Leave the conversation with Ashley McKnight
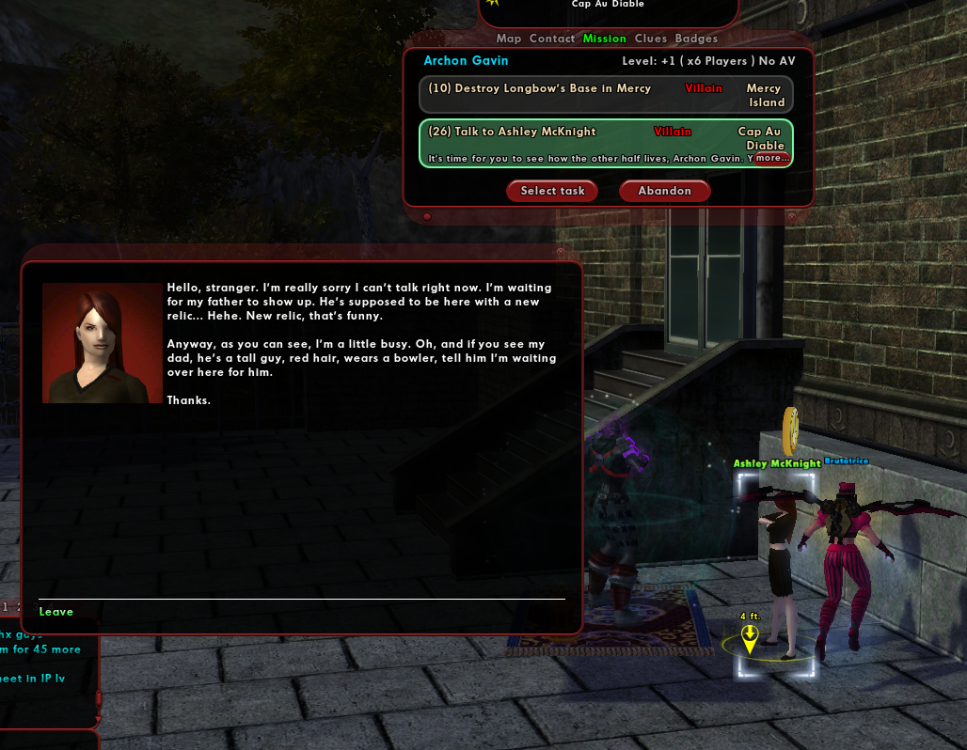This screenshot has width=967, height=750. tap(56, 612)
